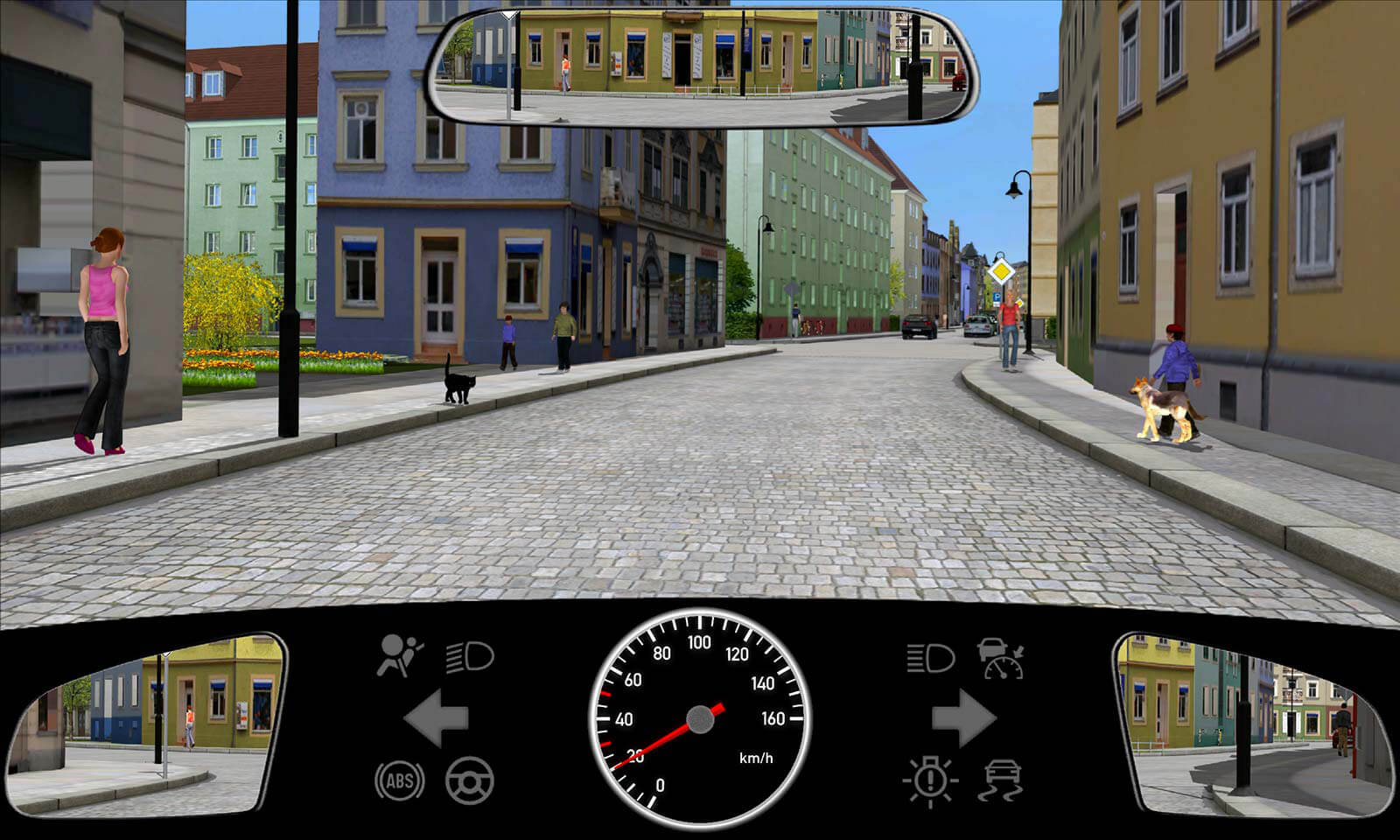The image size is (1400, 840).
Task: Select the skidding car stability control icon
Action: click(1003, 780)
